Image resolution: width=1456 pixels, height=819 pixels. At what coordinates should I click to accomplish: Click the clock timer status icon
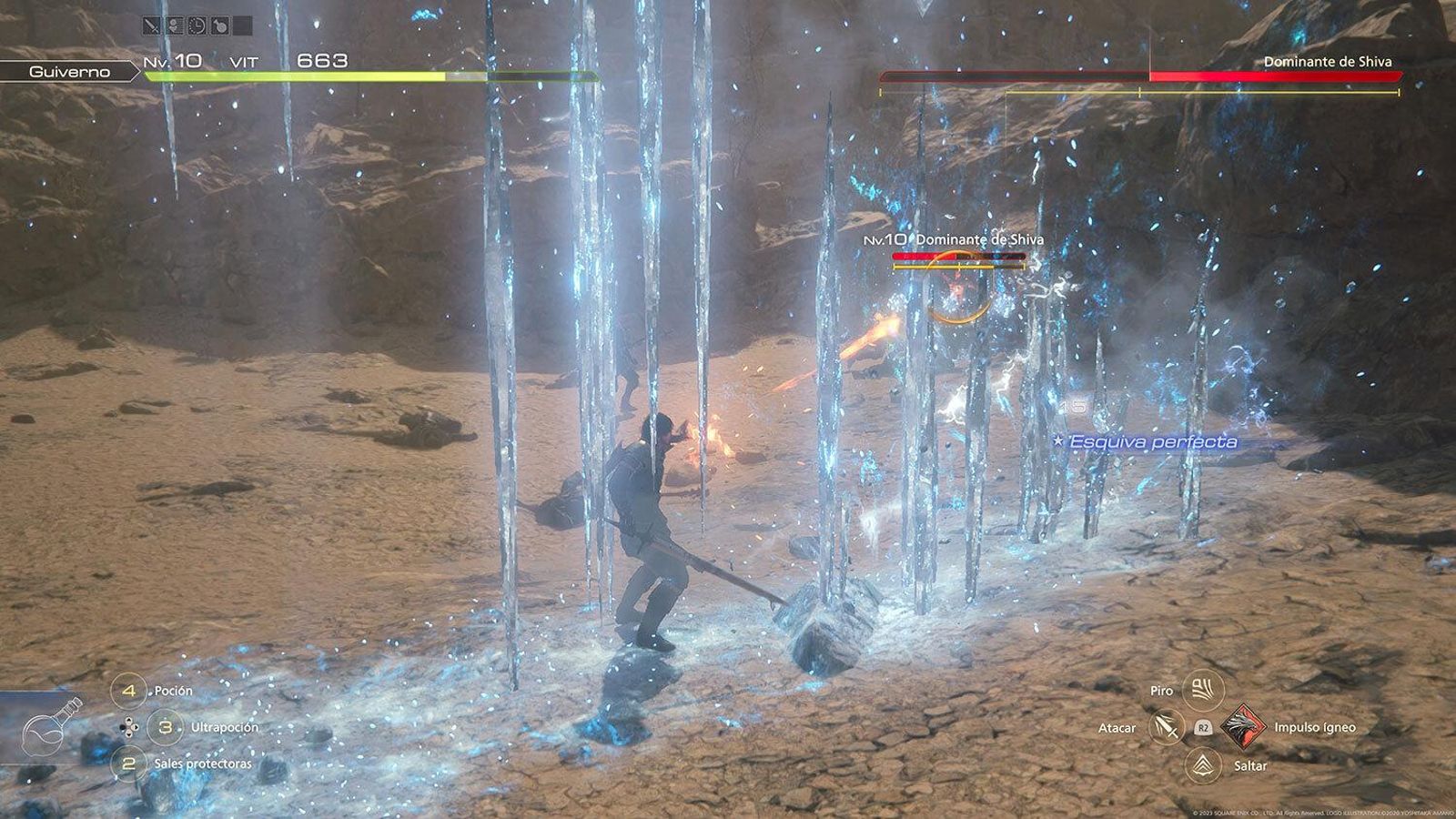pos(197,25)
